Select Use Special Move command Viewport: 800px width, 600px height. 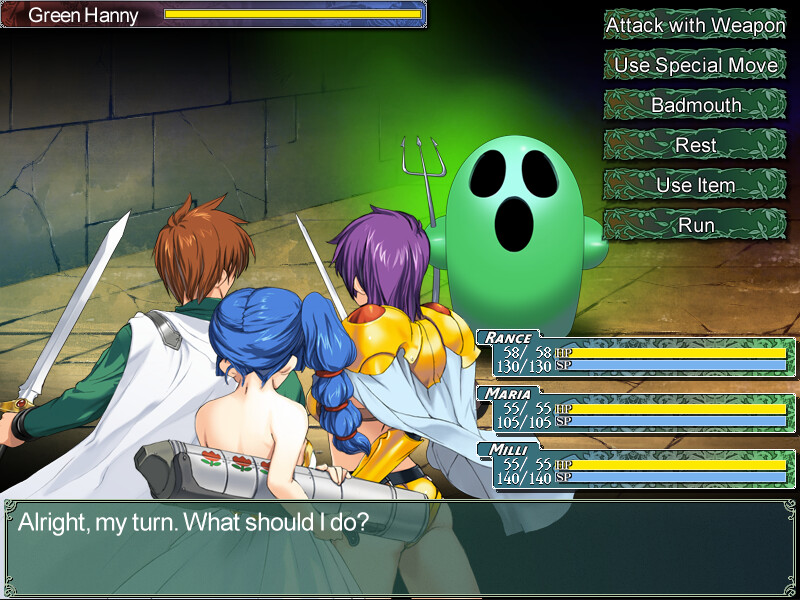[x=695, y=65]
